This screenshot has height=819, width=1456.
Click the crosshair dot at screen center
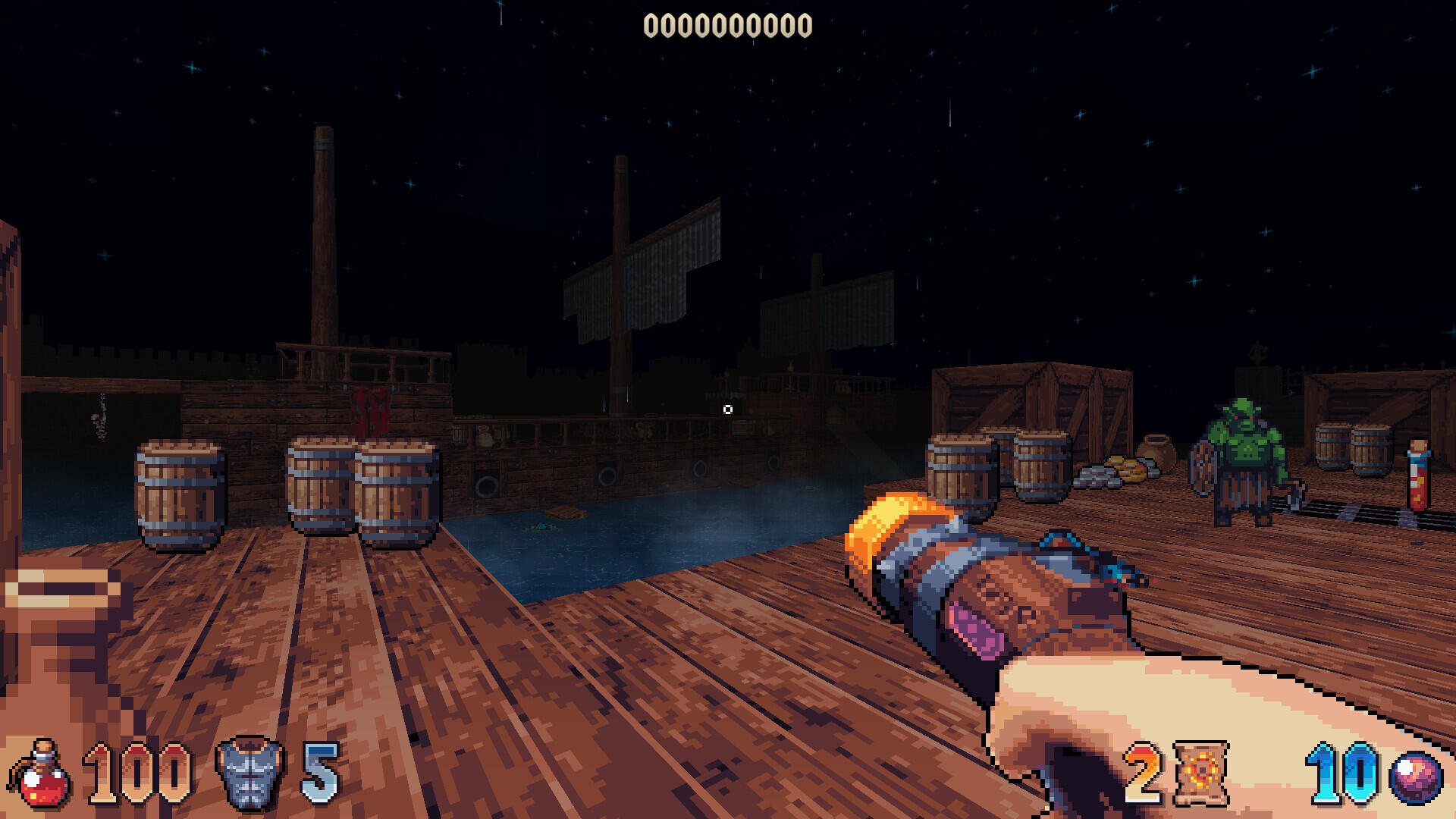pos(728,408)
